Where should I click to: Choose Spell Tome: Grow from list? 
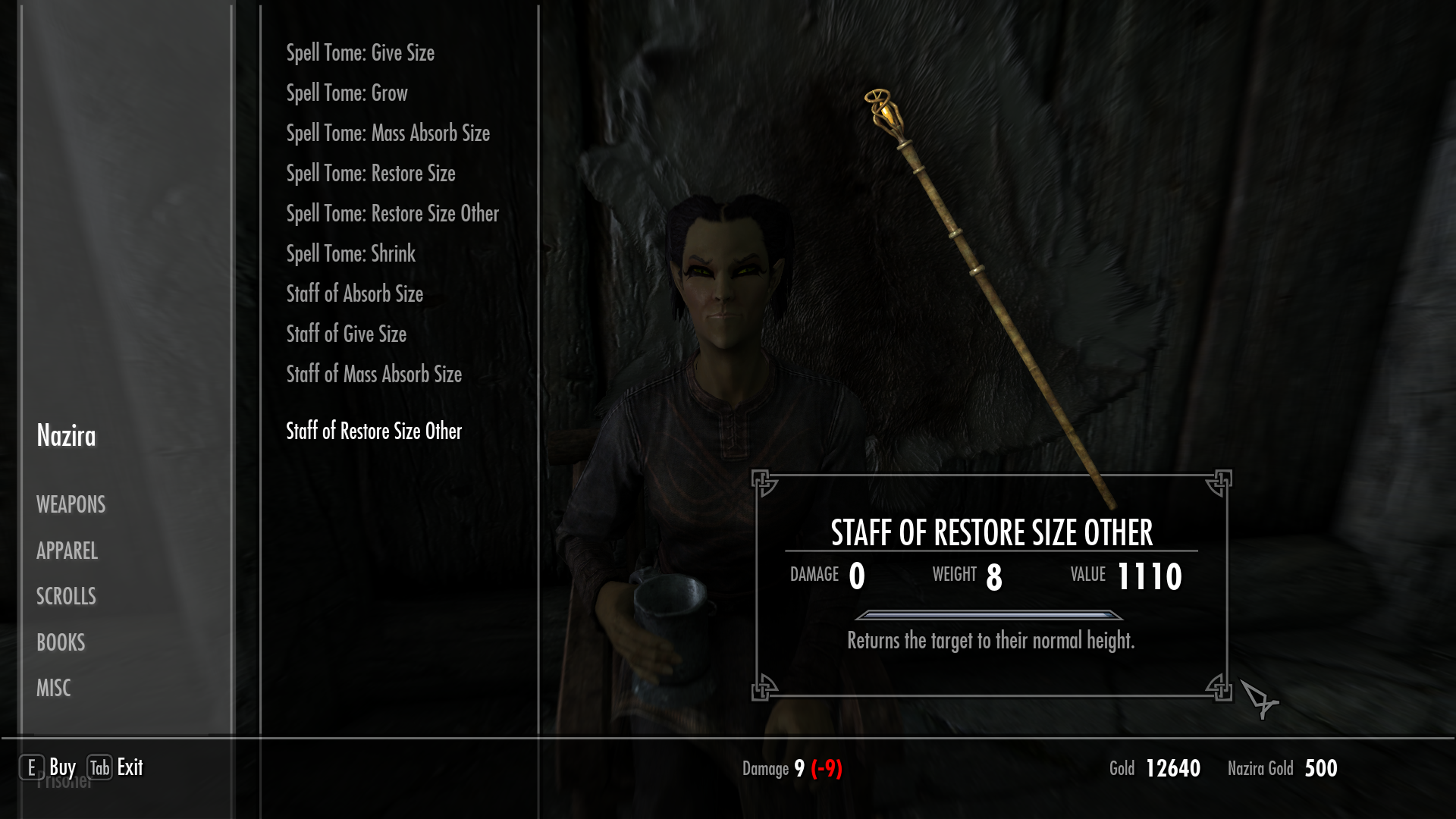tap(347, 93)
